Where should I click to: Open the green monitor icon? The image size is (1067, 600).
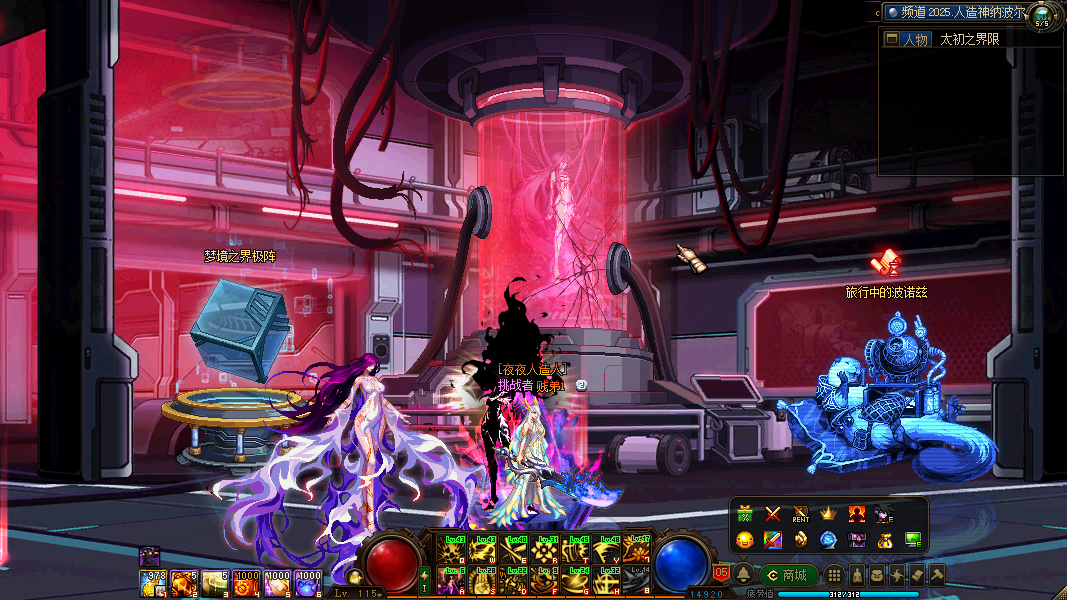(913, 540)
